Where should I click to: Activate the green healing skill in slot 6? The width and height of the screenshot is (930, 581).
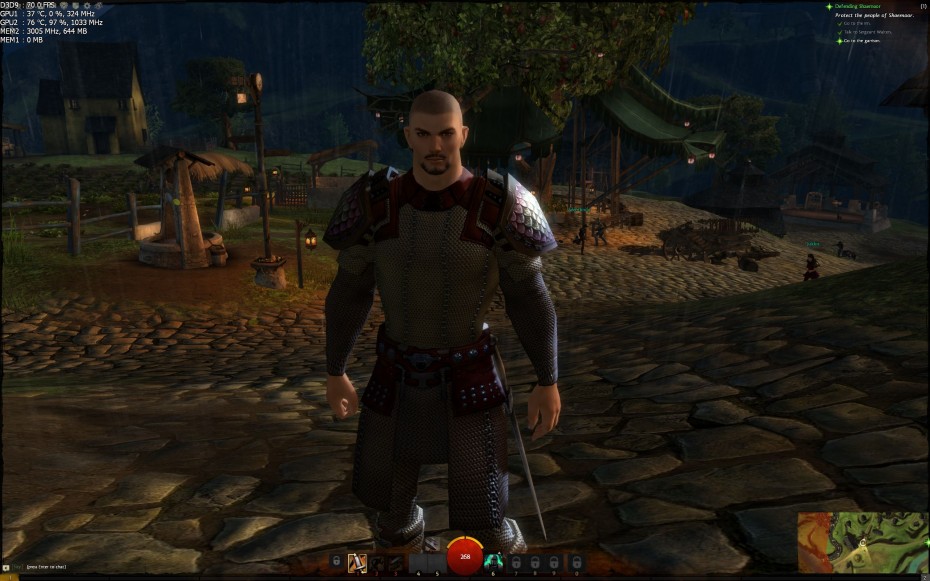click(x=492, y=562)
